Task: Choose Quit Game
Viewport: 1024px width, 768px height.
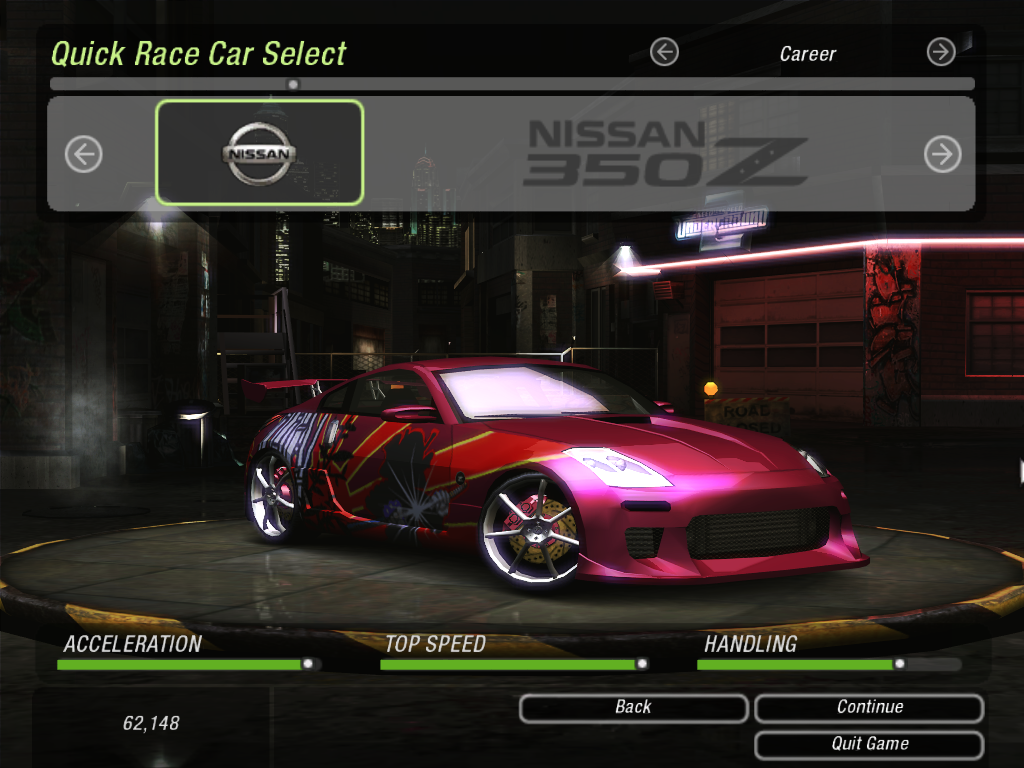Action: (868, 744)
